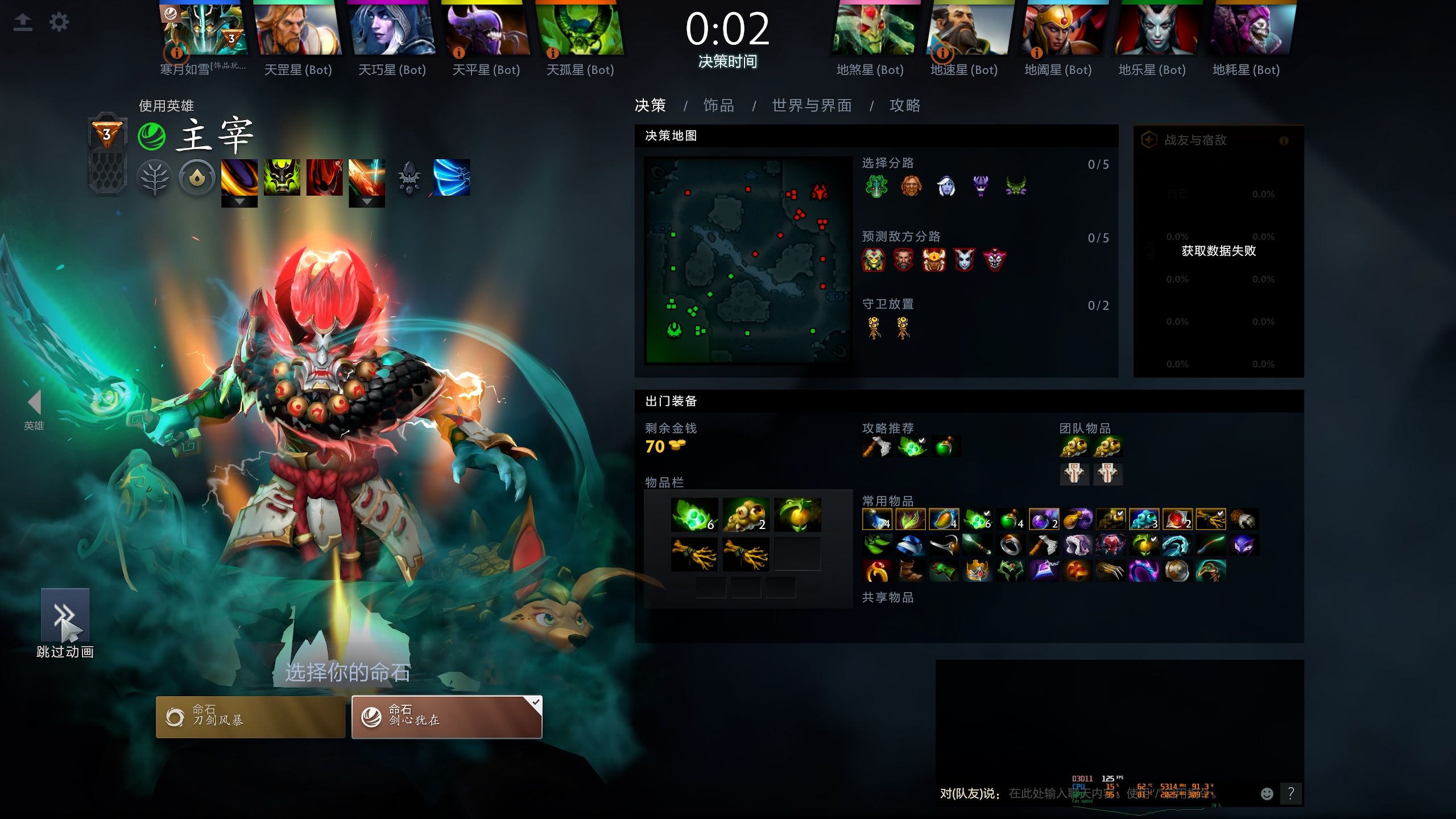Skip the animation with 跳过动画 button
The width and height of the screenshot is (1456, 819).
[65, 615]
